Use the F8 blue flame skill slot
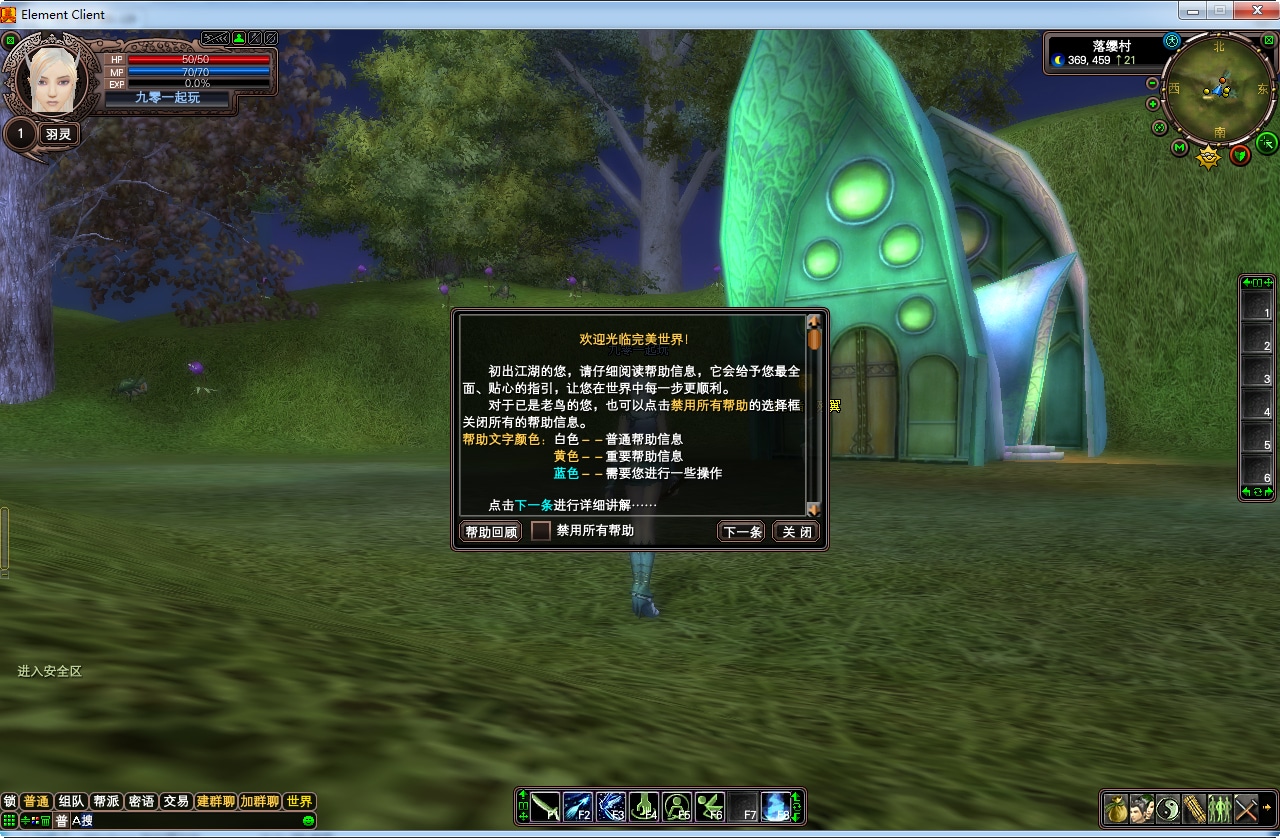1280x838 pixels. (x=775, y=806)
